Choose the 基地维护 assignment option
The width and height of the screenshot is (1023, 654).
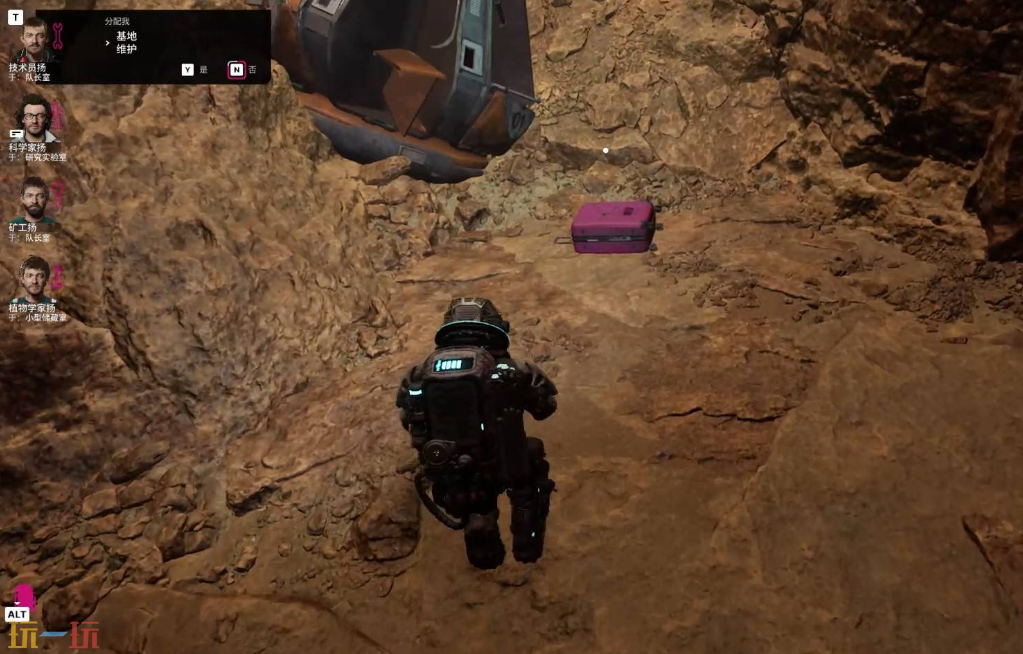[x=126, y=42]
